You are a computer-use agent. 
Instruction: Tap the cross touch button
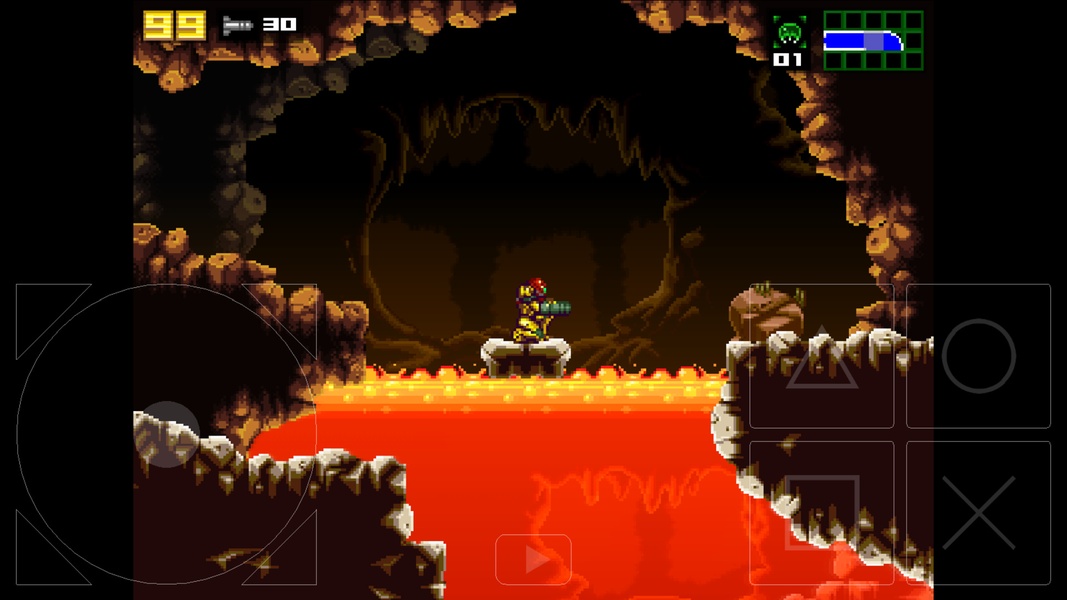click(x=978, y=512)
